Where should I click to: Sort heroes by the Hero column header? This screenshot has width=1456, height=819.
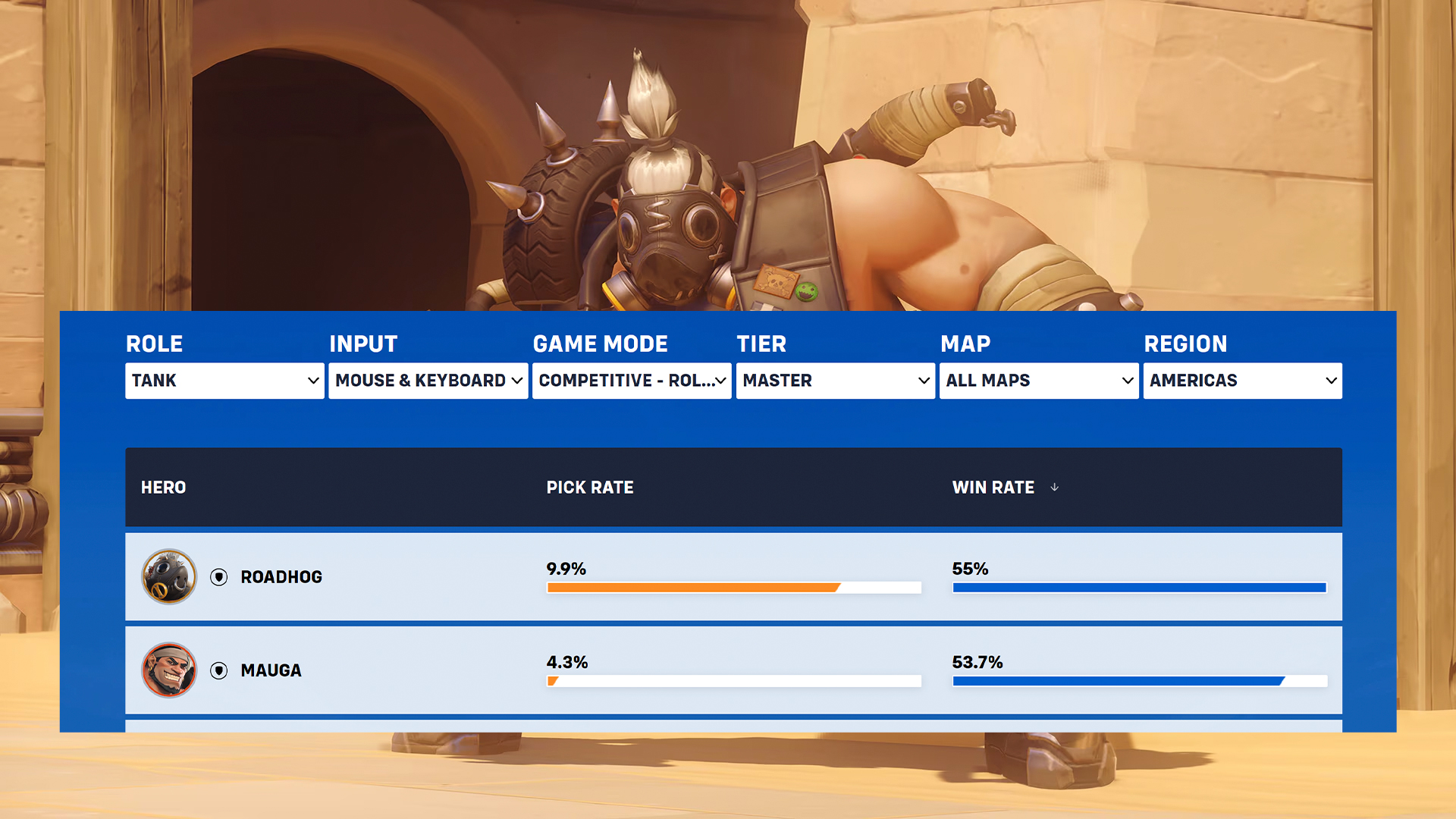click(164, 488)
